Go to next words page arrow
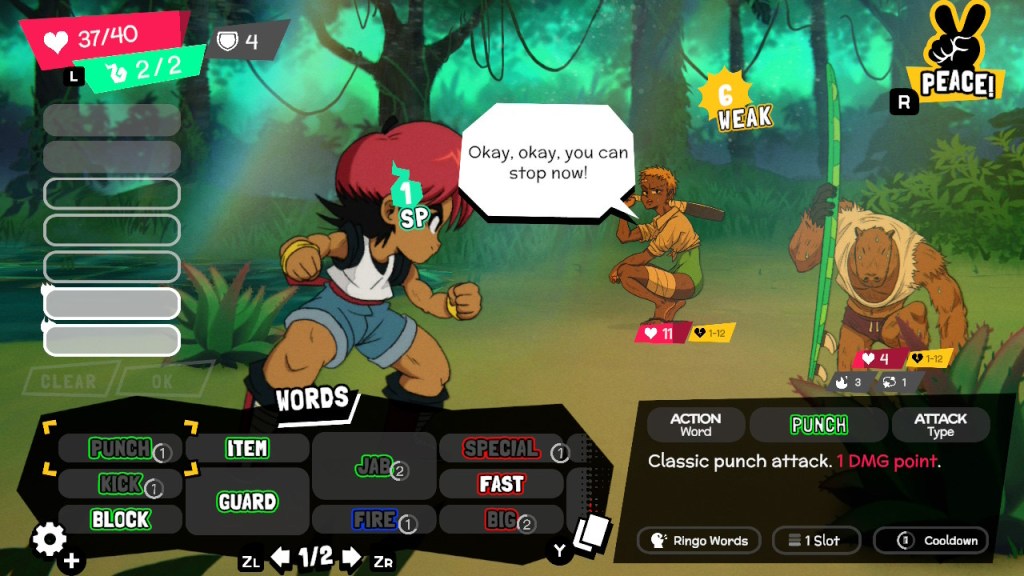This screenshot has width=1024, height=576. [351, 557]
